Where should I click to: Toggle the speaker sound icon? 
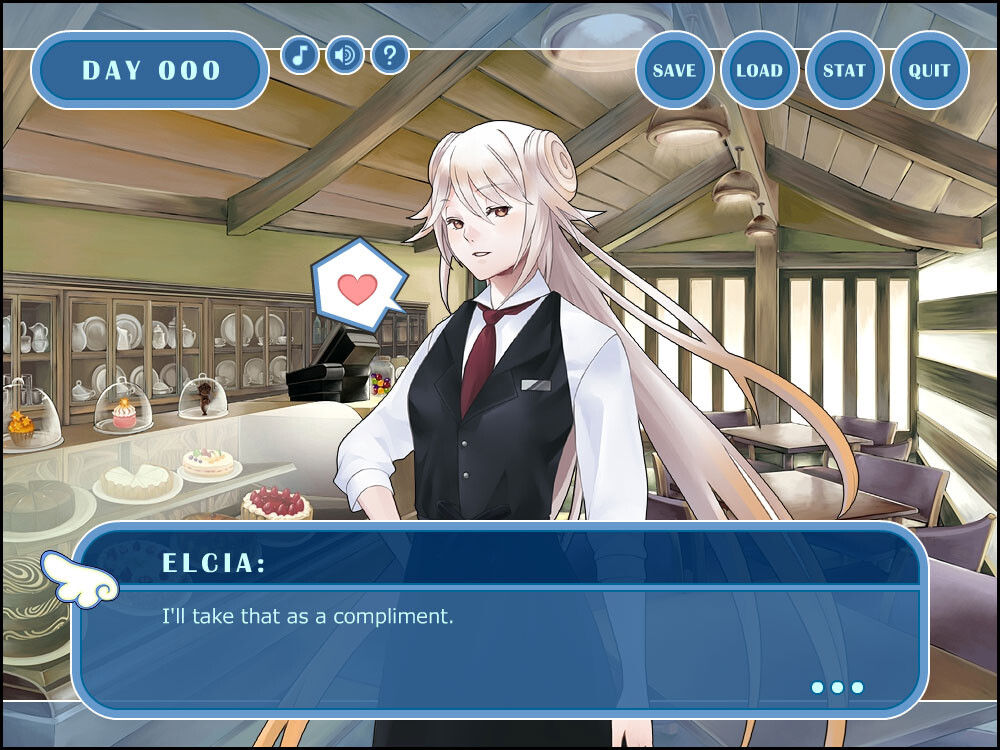tap(345, 54)
